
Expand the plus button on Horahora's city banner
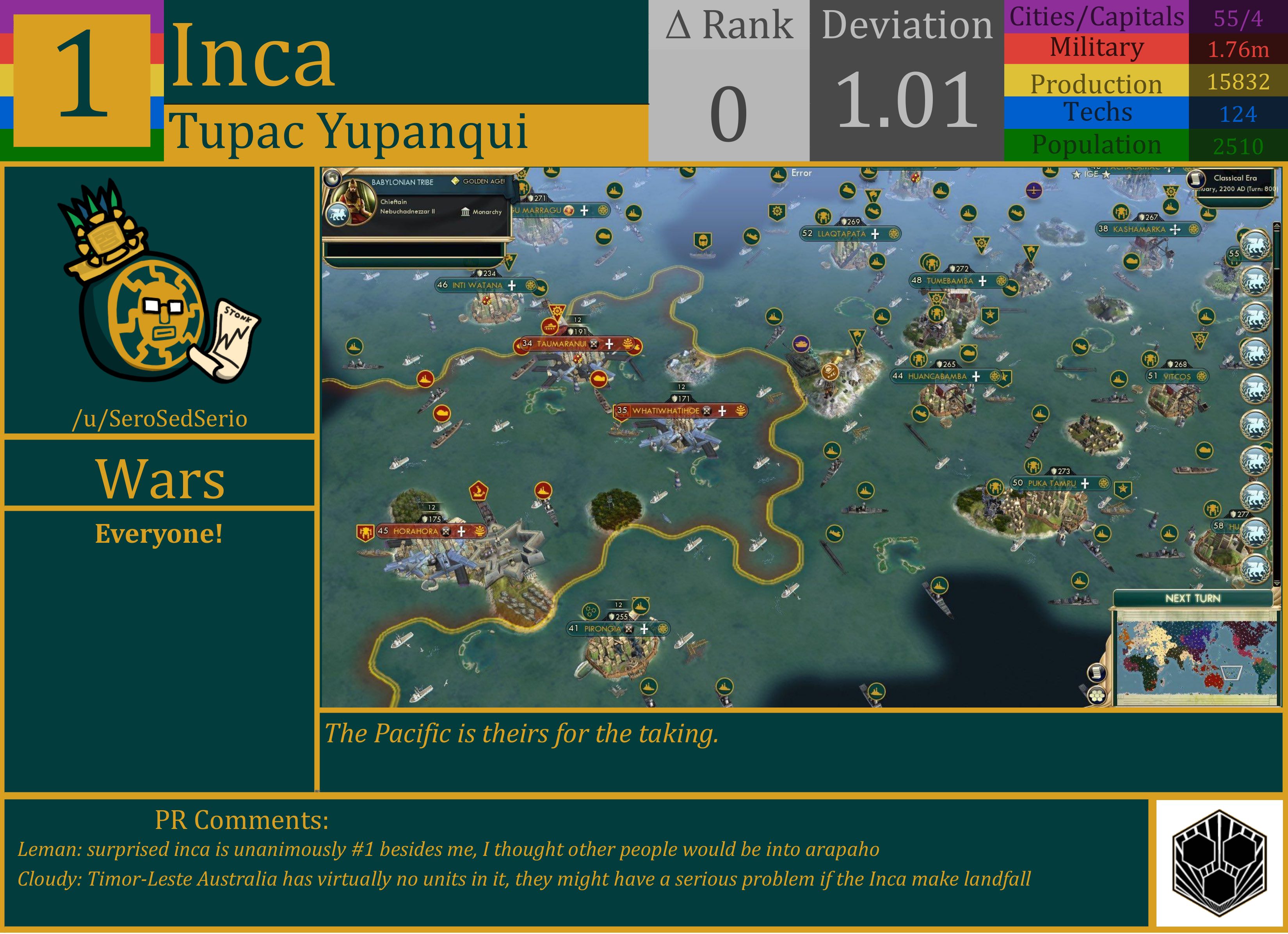click(x=460, y=532)
